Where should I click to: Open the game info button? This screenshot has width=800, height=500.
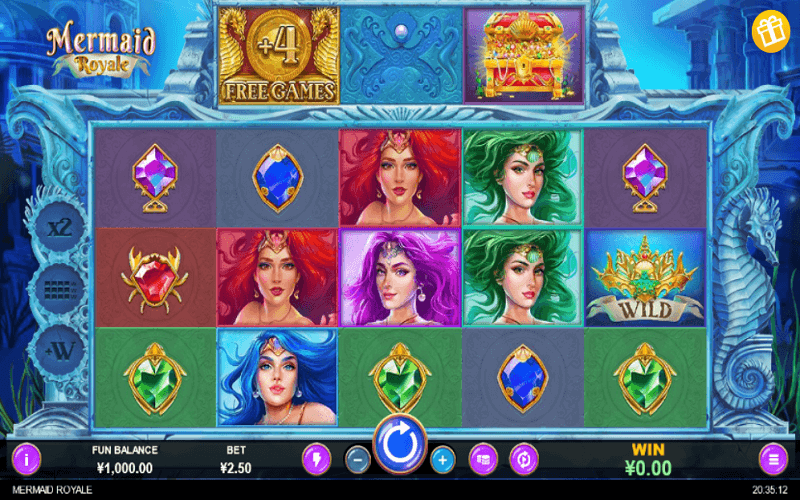point(25,459)
